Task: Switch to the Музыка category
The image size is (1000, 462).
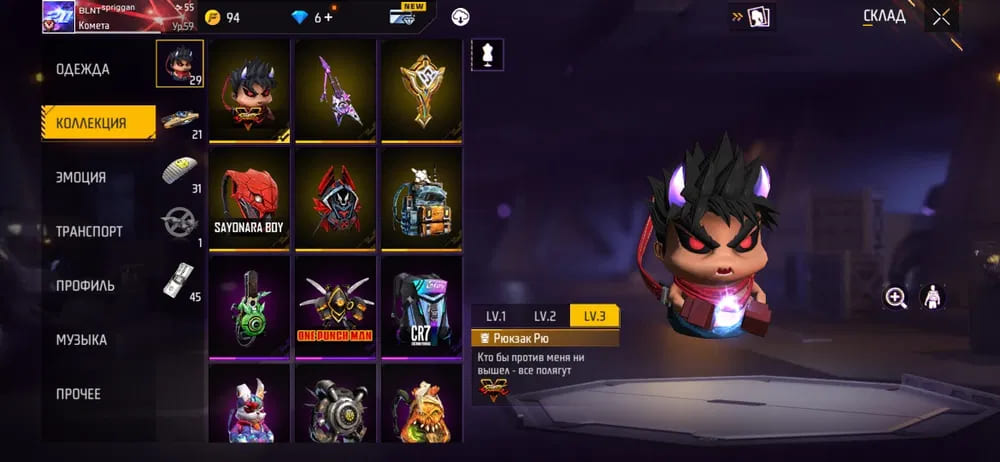Action: [x=81, y=339]
